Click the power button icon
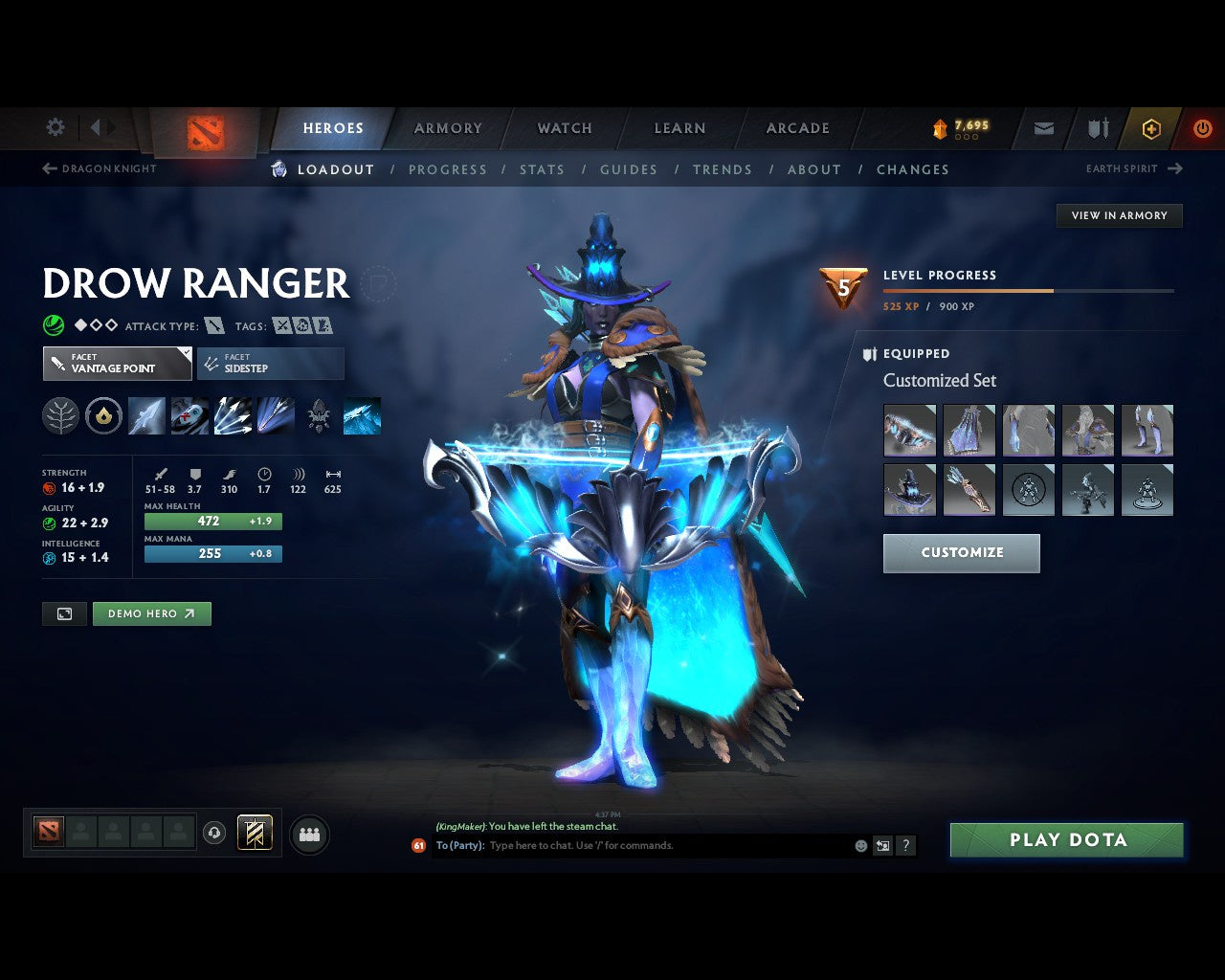The height and width of the screenshot is (980, 1225). (x=1202, y=127)
